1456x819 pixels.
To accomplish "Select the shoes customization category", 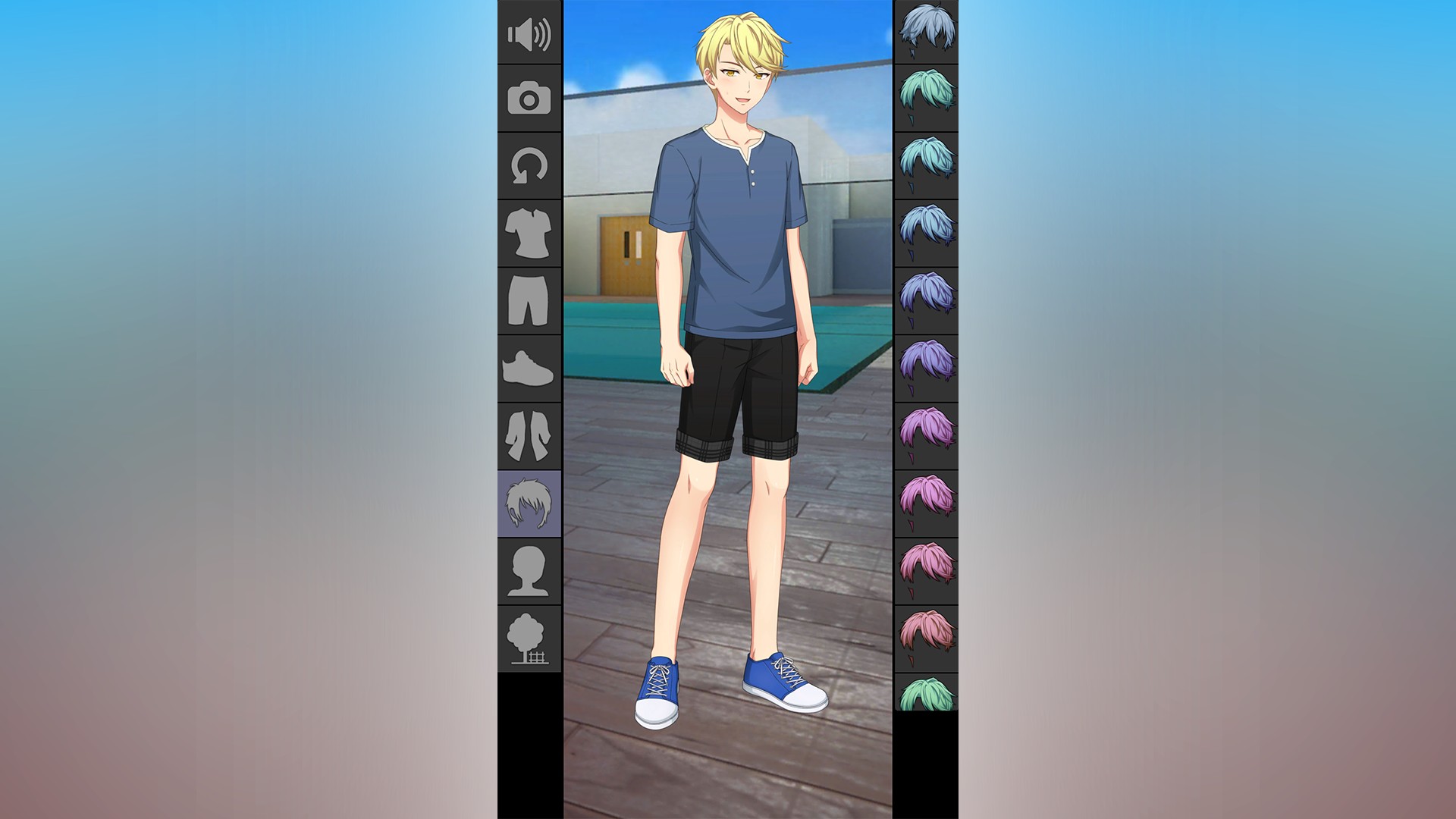I will click(x=529, y=369).
